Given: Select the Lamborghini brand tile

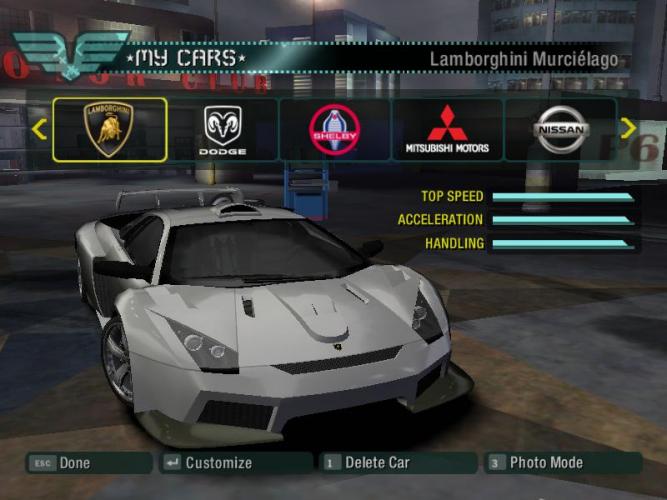Looking at the screenshot, I should coord(110,129).
